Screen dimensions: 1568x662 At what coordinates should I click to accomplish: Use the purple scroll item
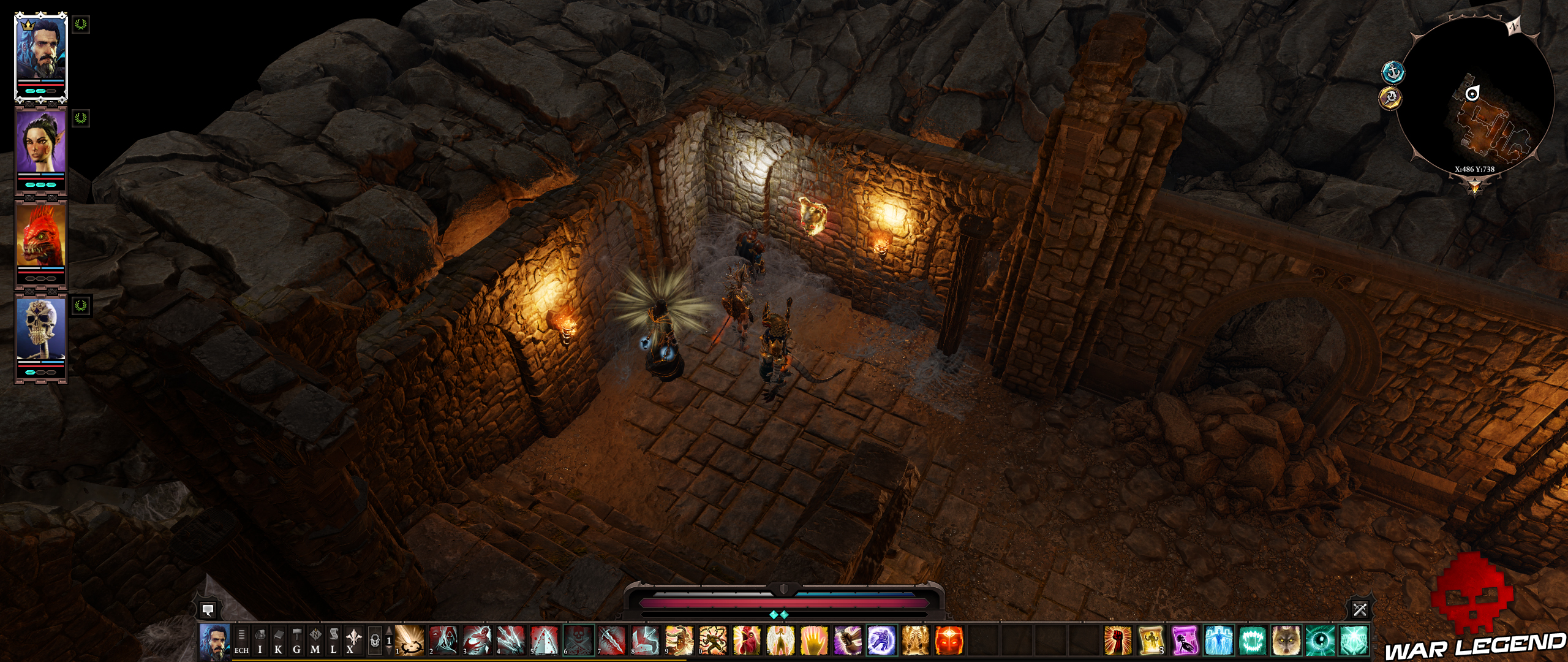coord(1185,641)
